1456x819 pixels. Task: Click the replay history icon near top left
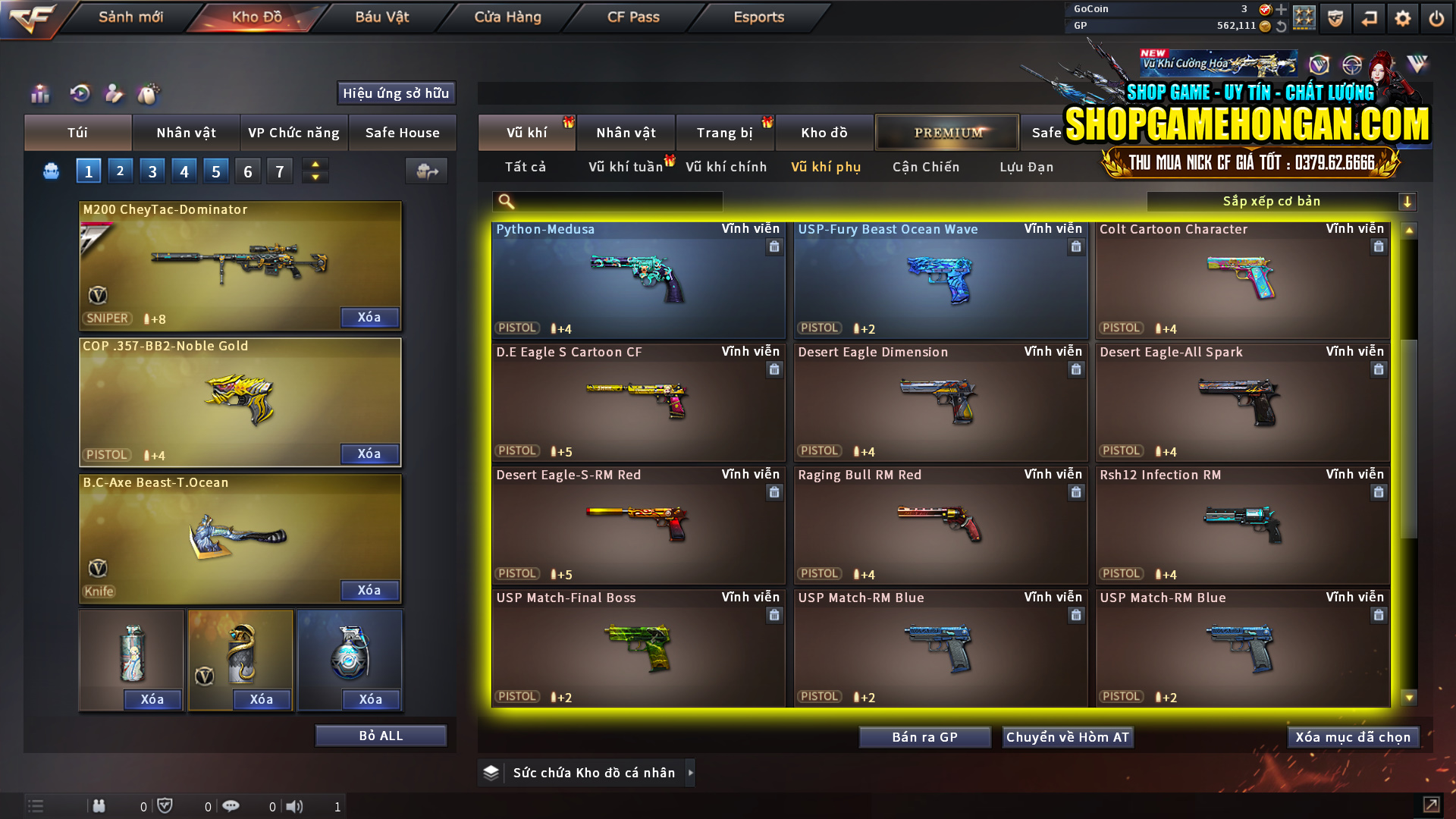click(80, 93)
